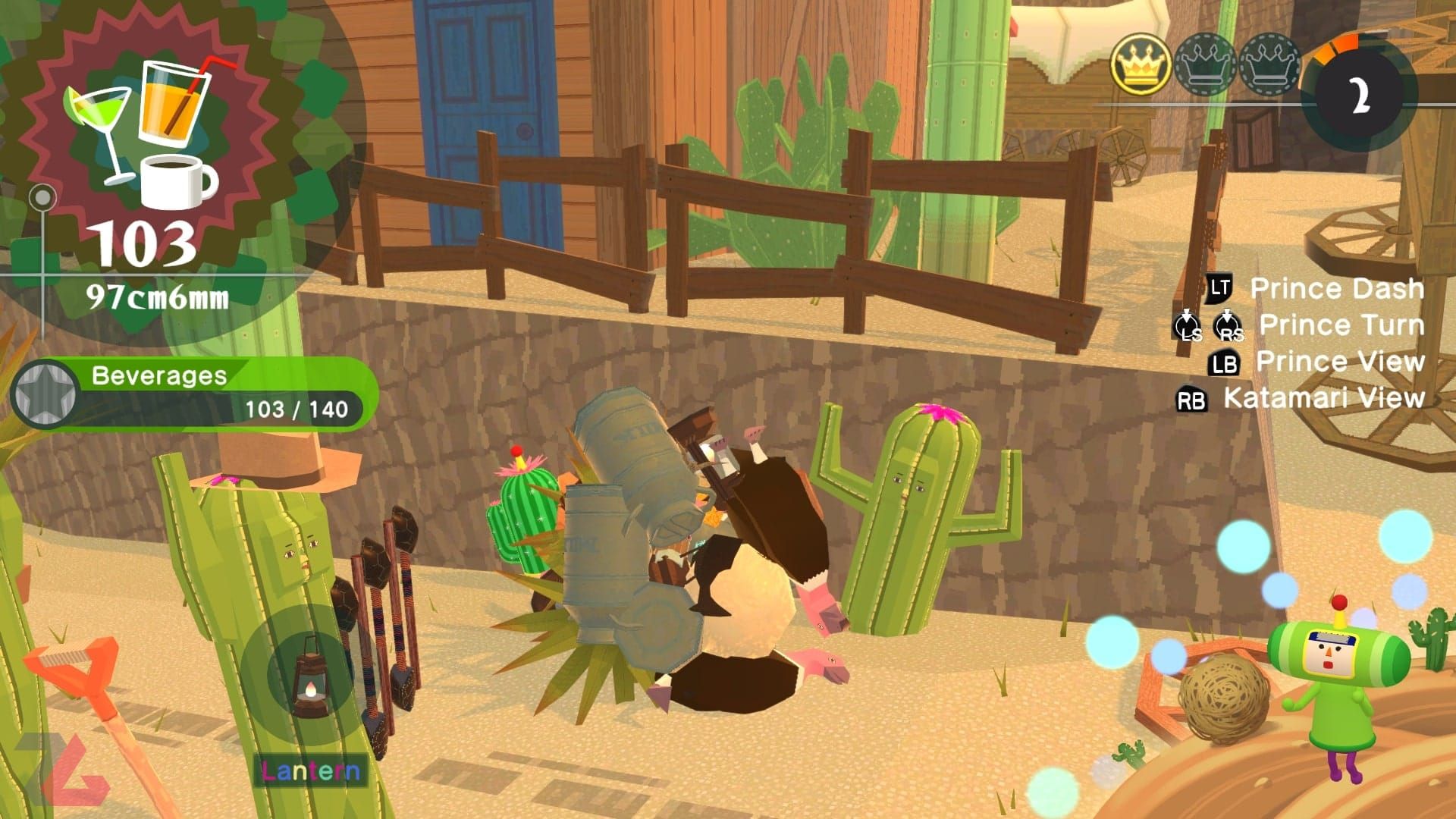This screenshot has width=1456, height=819.
Task: Select the Lantern item icon
Action: tap(309, 675)
